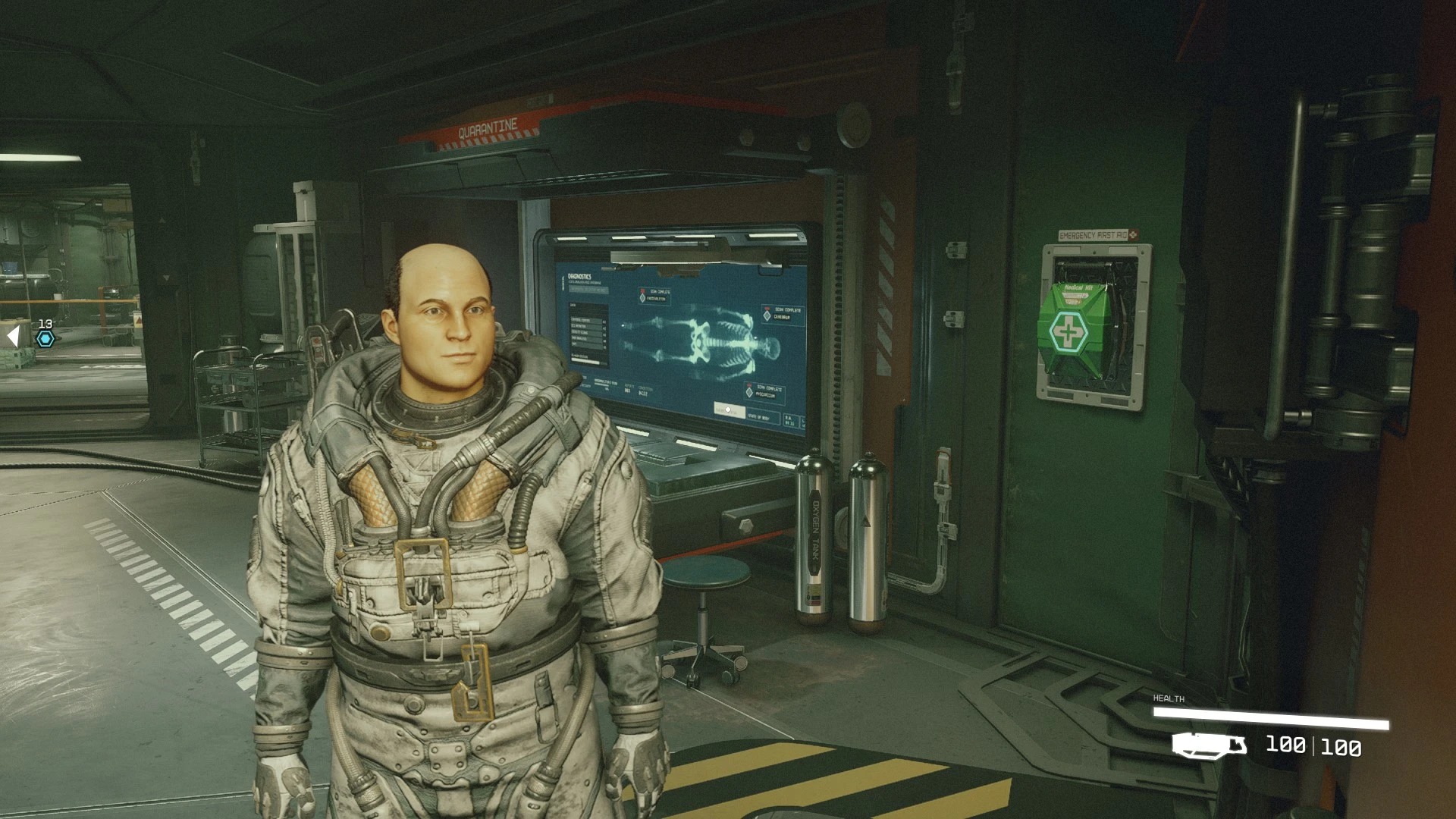Click the upper-left scan complete diamond marker
1456x819 pixels.
(x=642, y=297)
